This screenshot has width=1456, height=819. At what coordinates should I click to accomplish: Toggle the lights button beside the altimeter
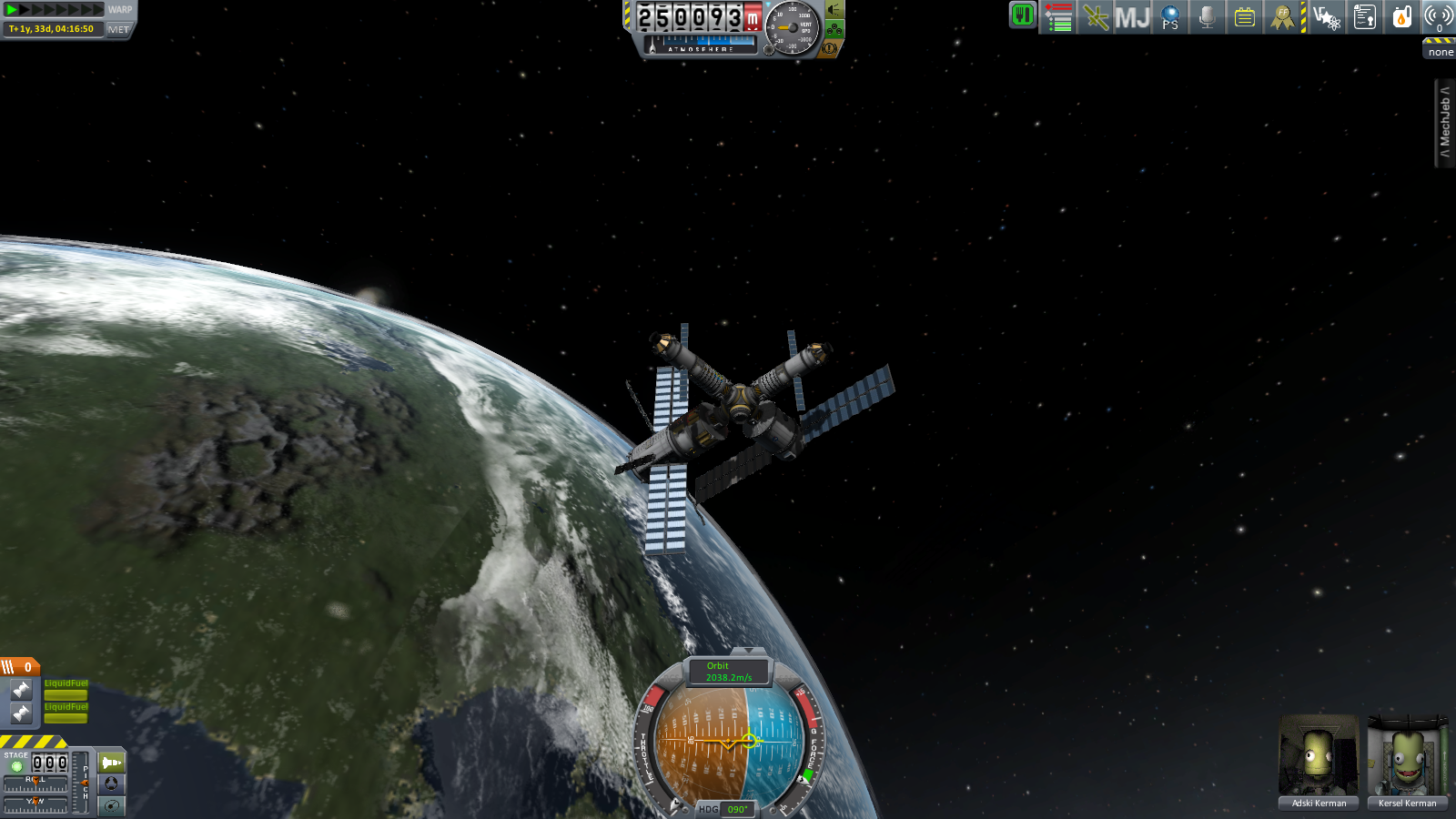834,10
